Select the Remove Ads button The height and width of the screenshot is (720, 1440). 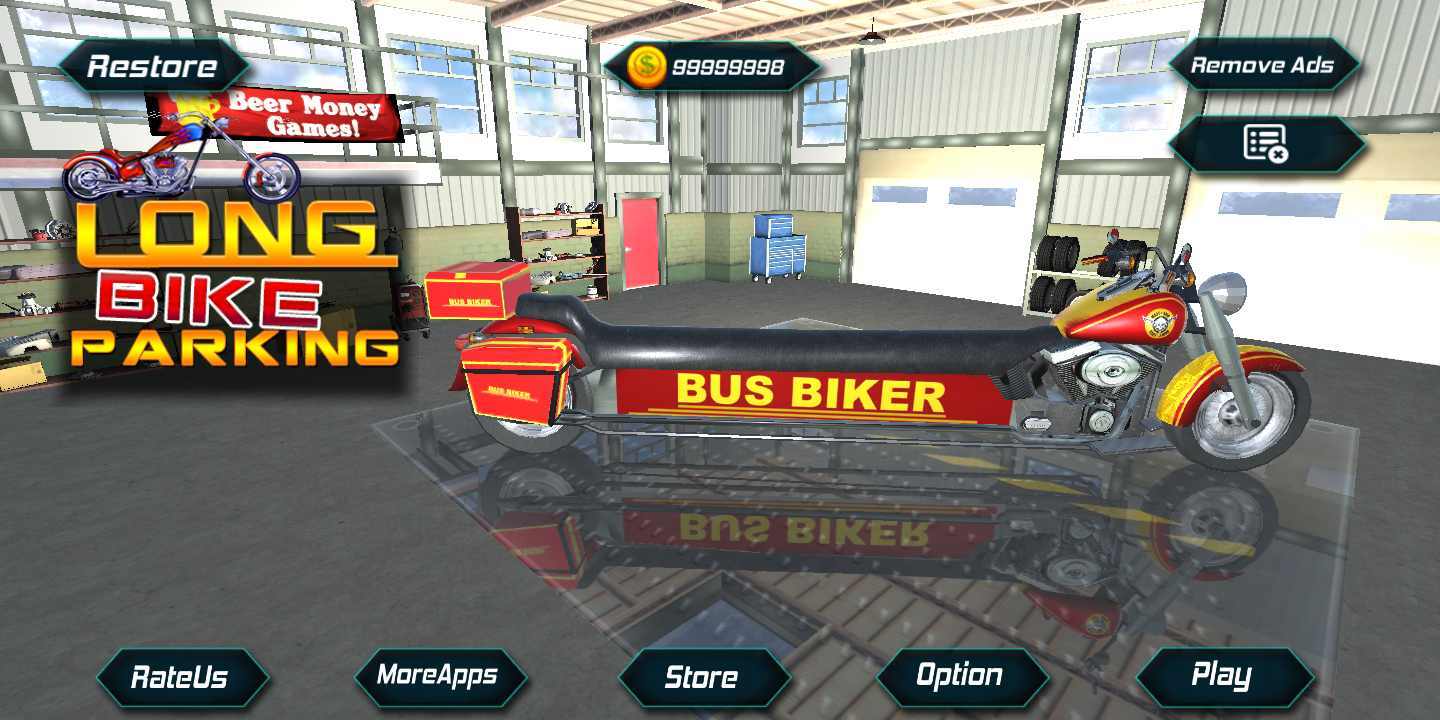[1262, 66]
